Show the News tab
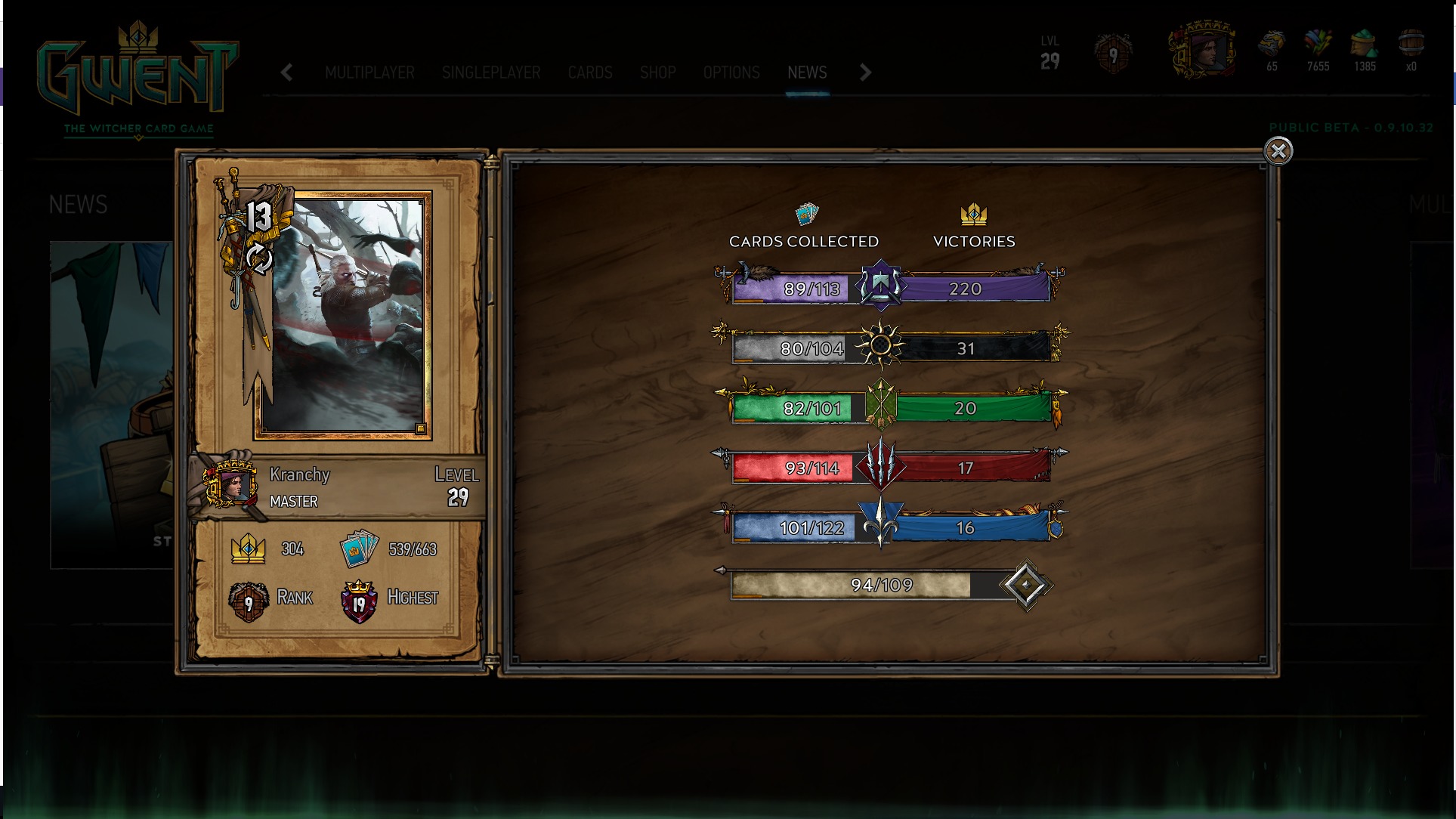 coord(807,73)
